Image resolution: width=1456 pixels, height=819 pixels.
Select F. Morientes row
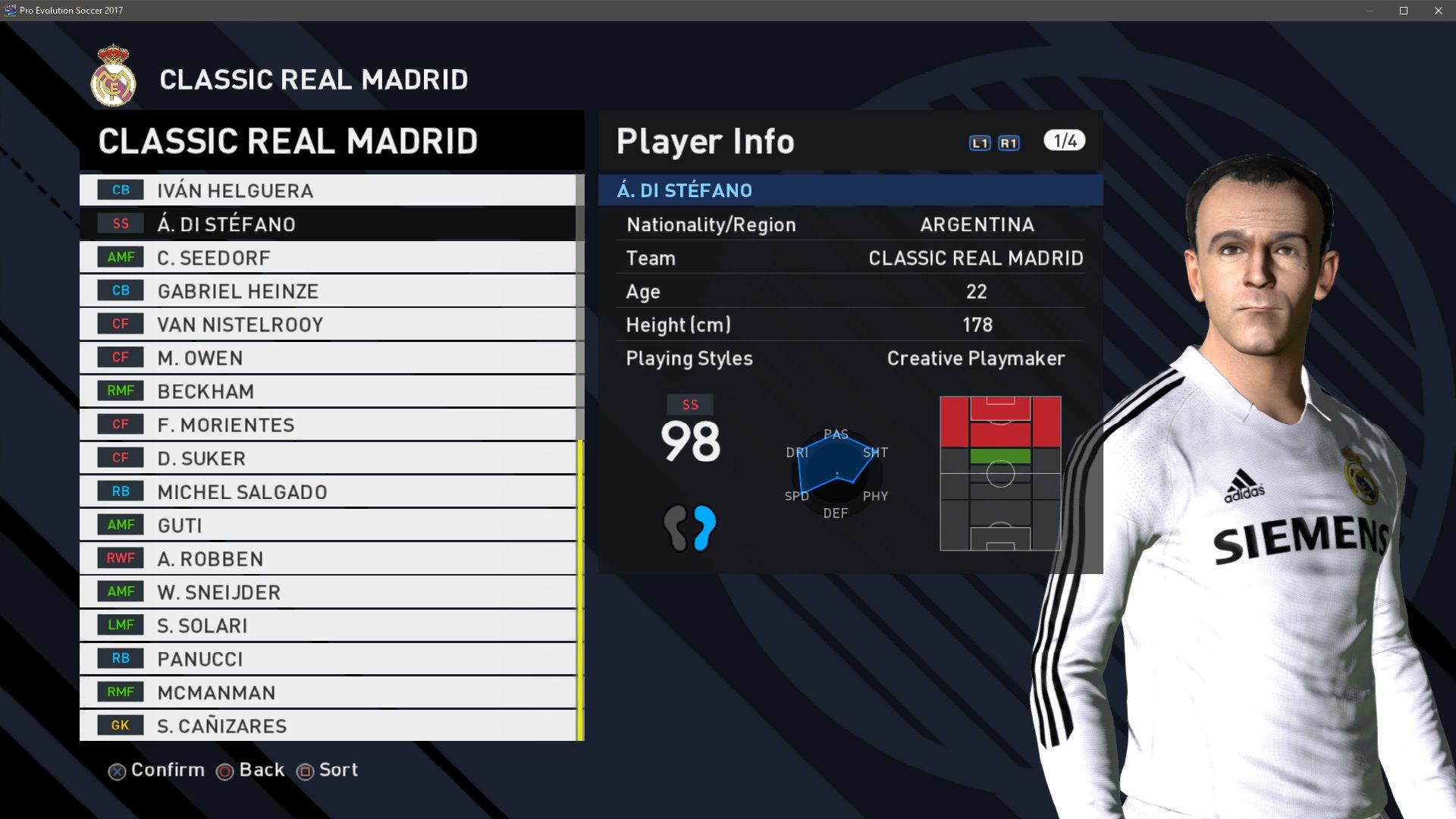click(328, 425)
